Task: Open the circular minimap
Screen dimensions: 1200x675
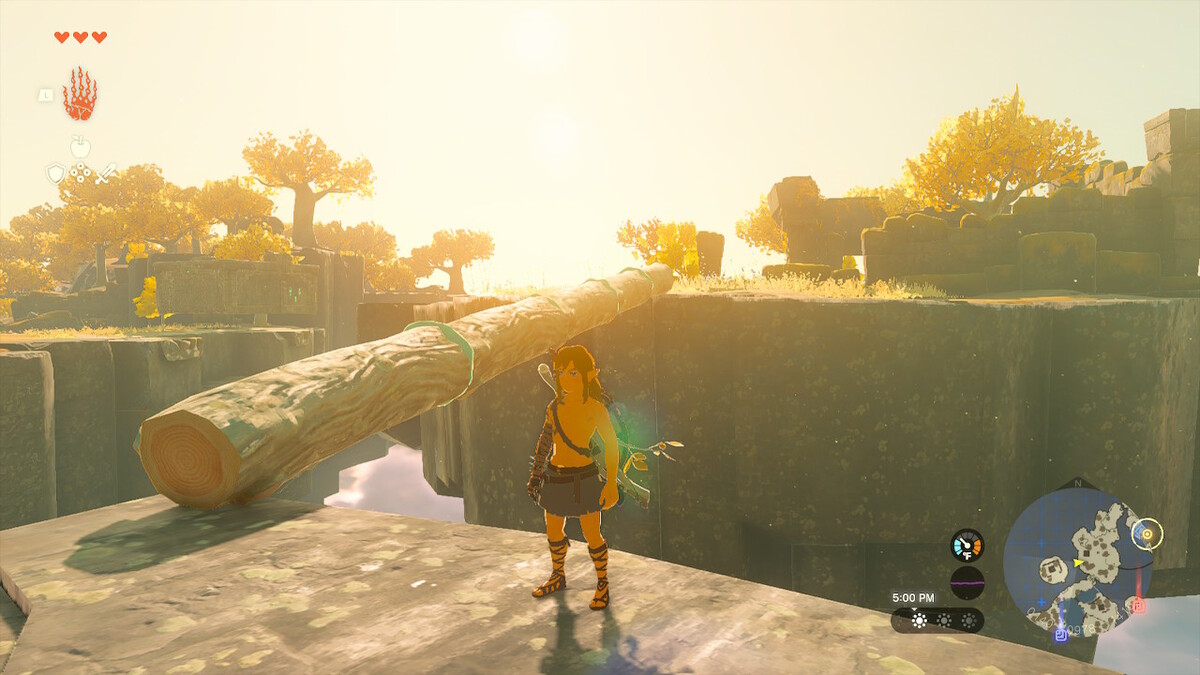Action: [1077, 561]
